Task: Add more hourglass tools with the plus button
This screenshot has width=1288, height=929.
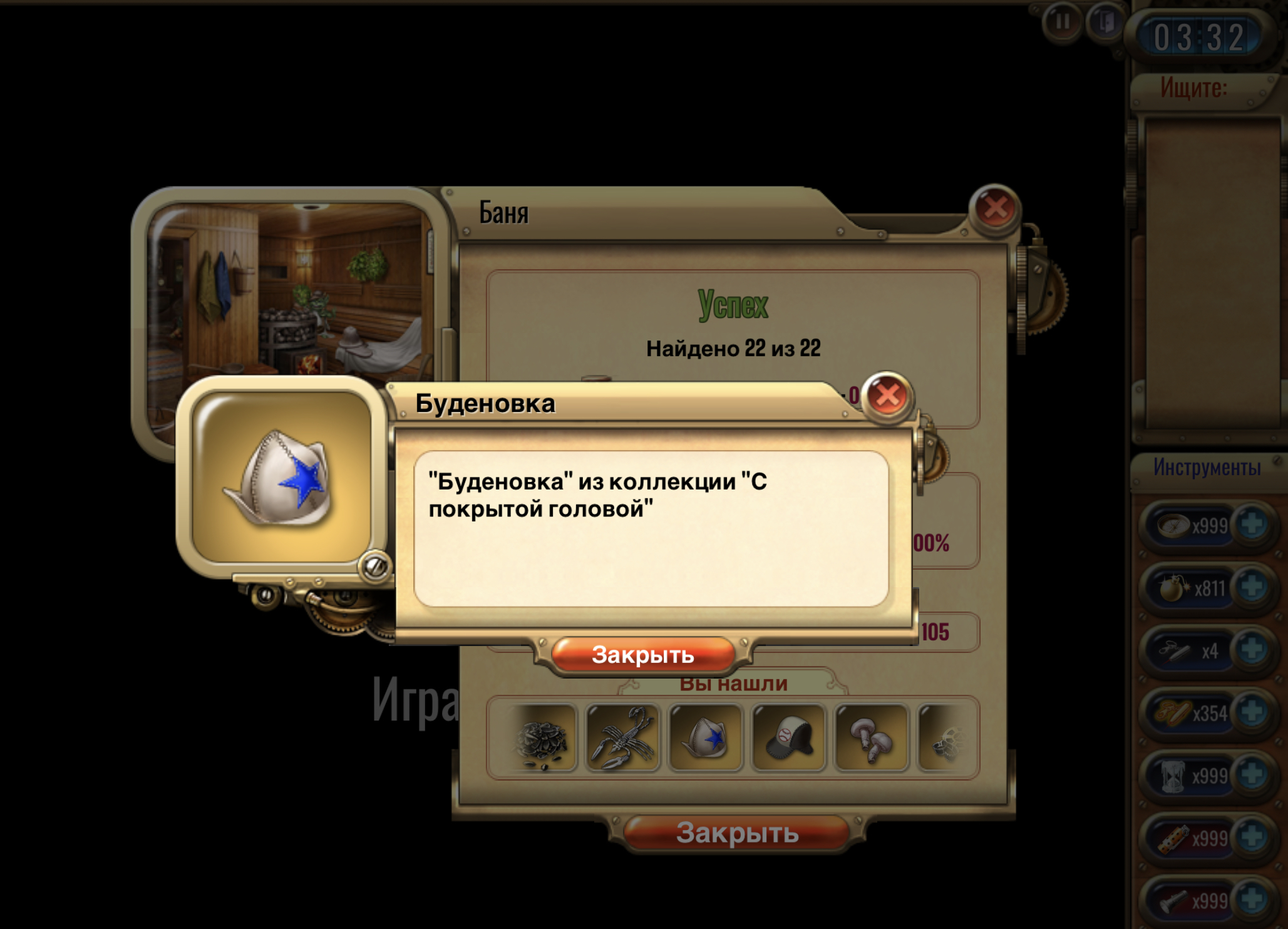Action: point(1252,775)
